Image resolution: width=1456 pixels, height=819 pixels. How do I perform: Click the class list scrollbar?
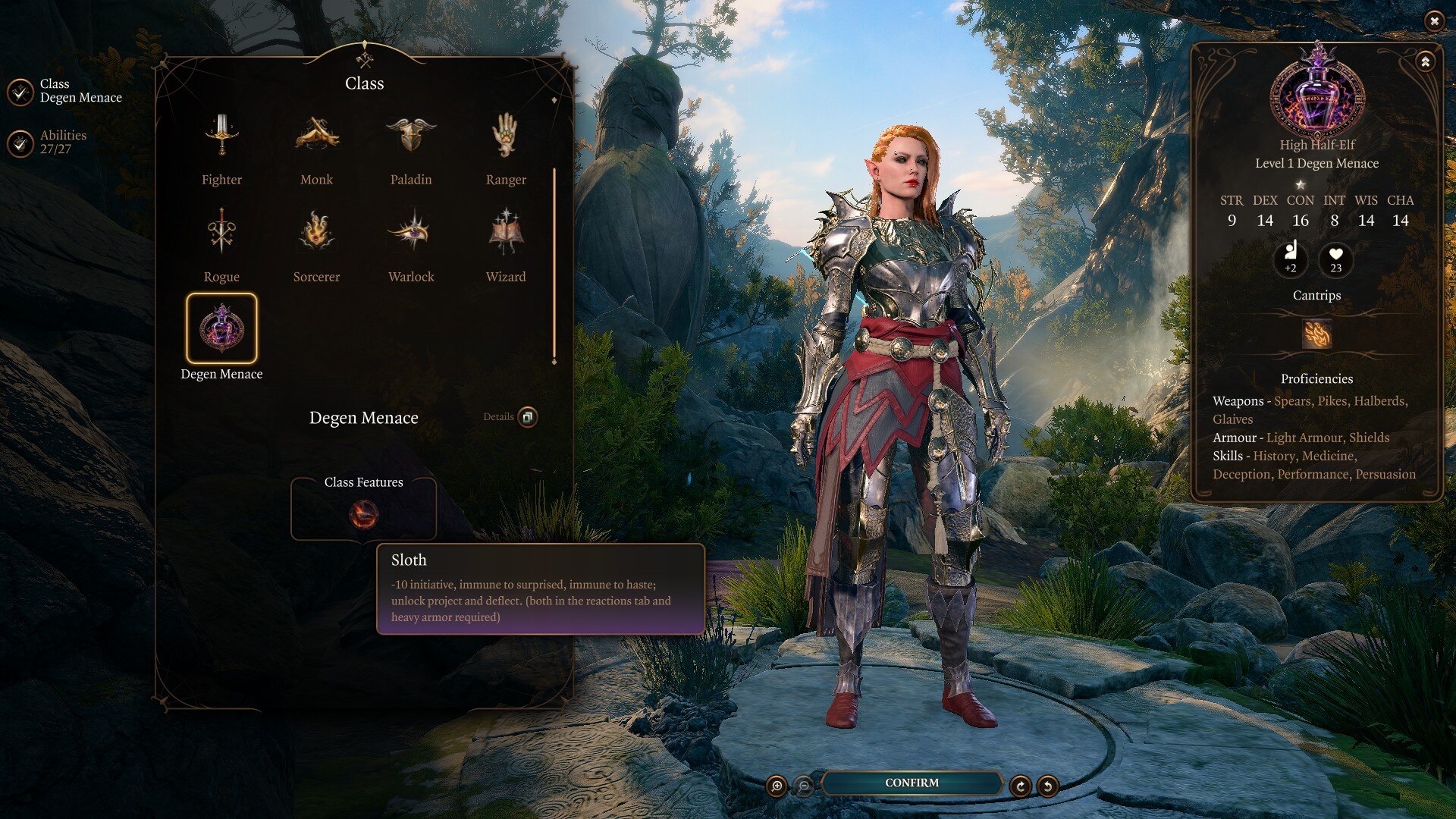[x=554, y=265]
